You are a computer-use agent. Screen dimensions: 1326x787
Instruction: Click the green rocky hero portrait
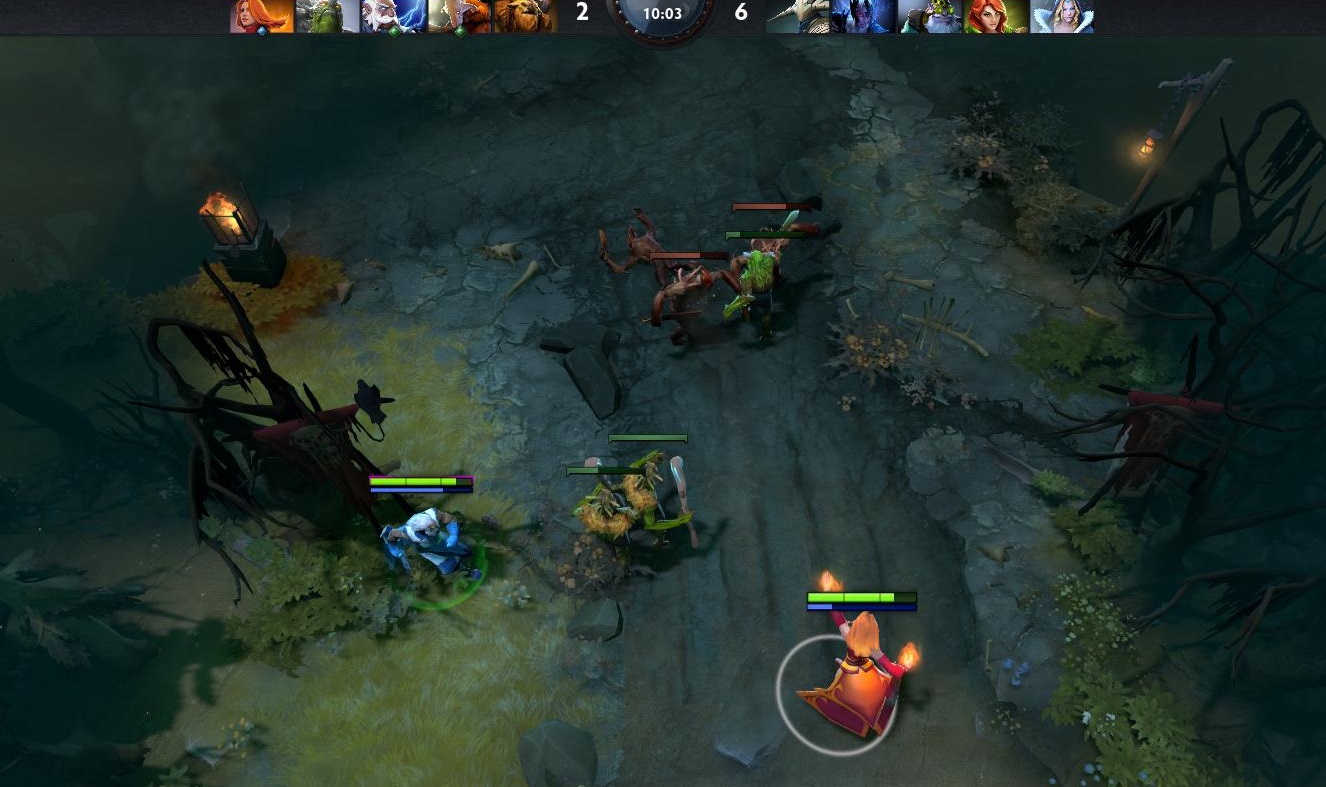click(x=328, y=16)
